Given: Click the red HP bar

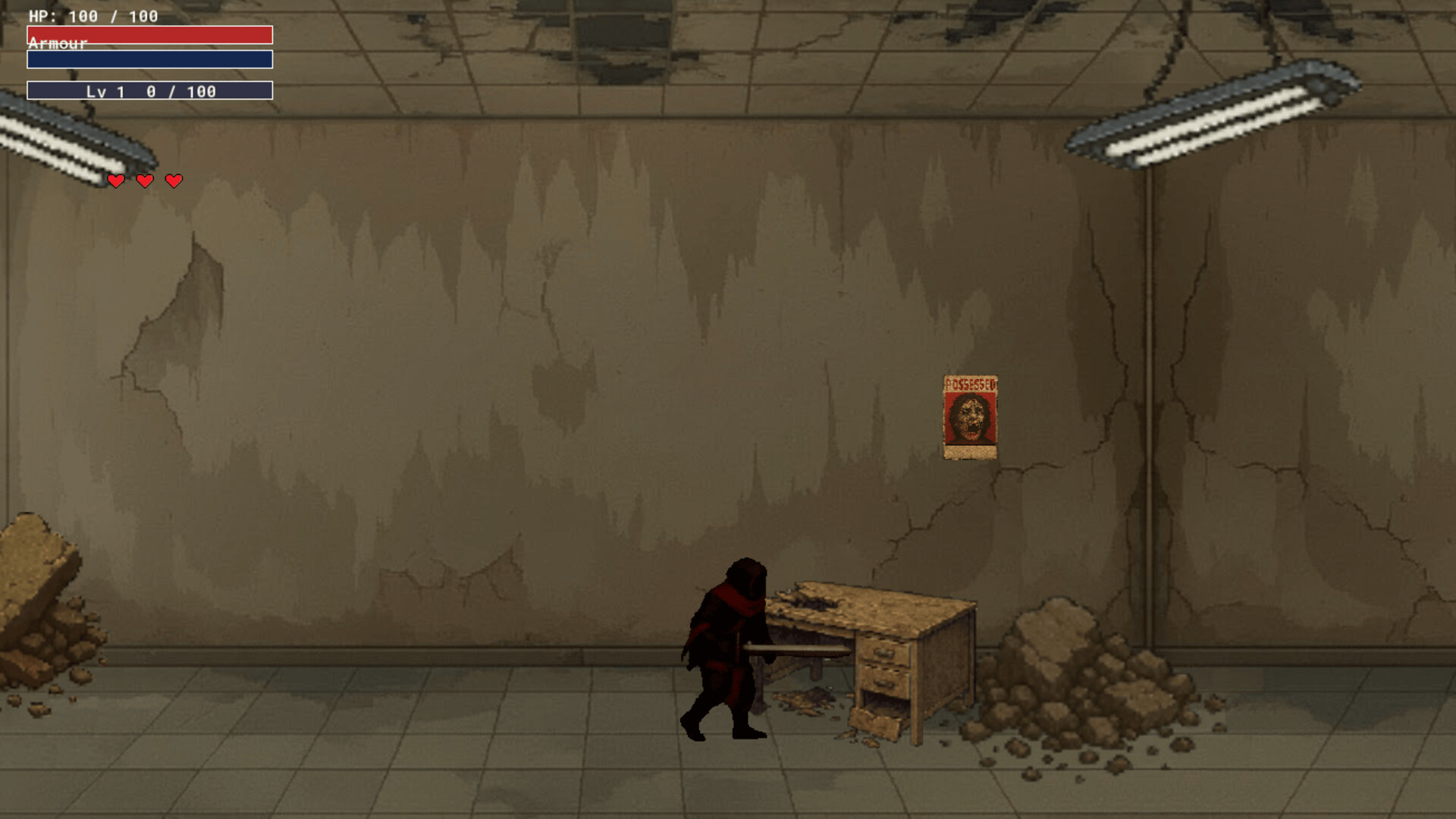Looking at the screenshot, I should point(149,34).
